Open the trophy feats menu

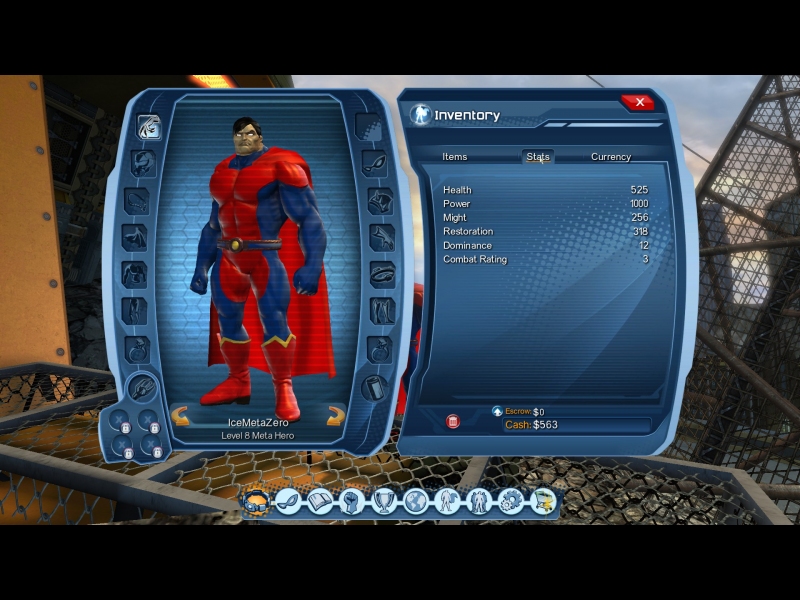[x=384, y=501]
